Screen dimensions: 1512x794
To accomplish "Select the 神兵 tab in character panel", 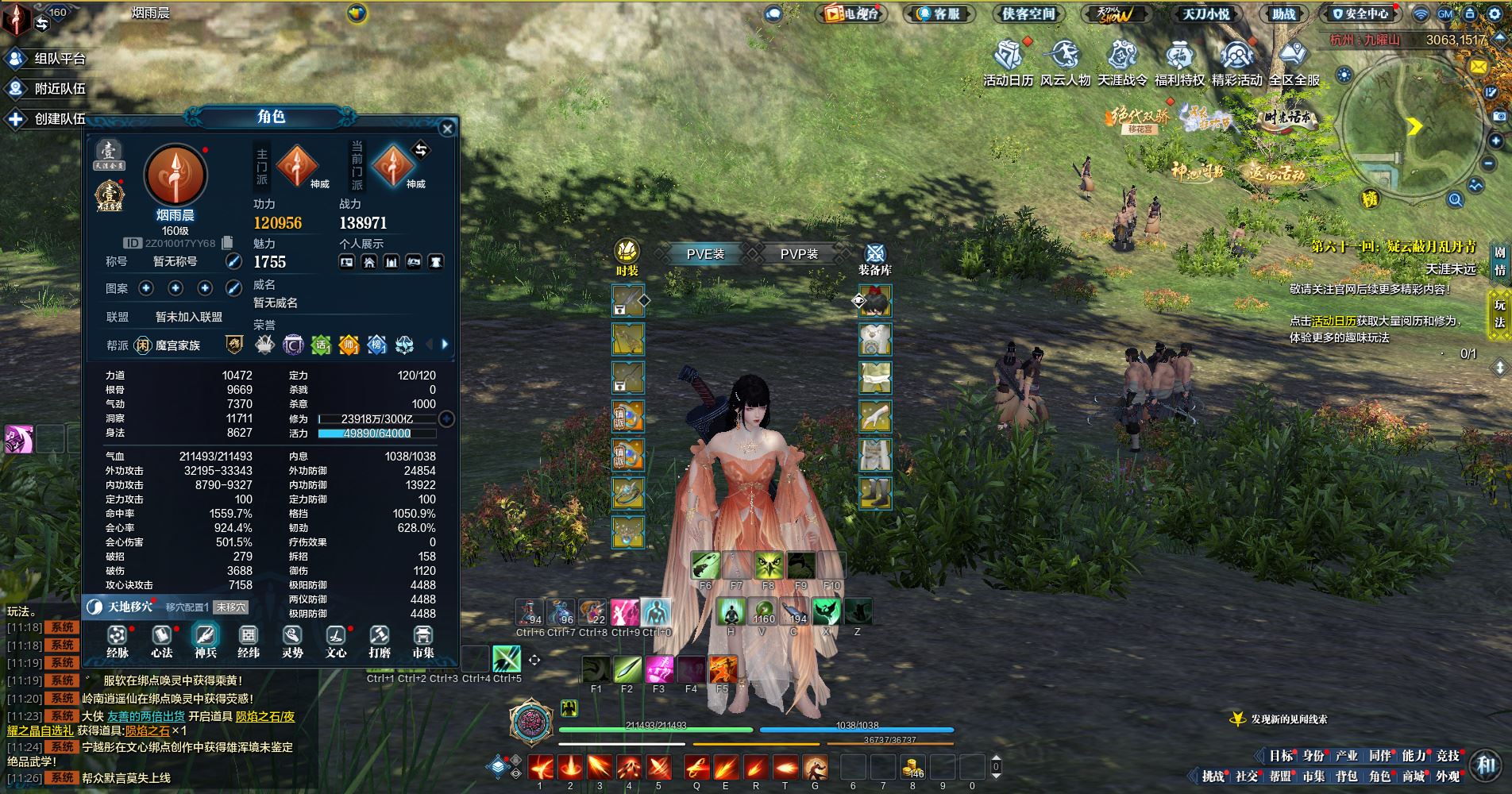I will tap(206, 642).
